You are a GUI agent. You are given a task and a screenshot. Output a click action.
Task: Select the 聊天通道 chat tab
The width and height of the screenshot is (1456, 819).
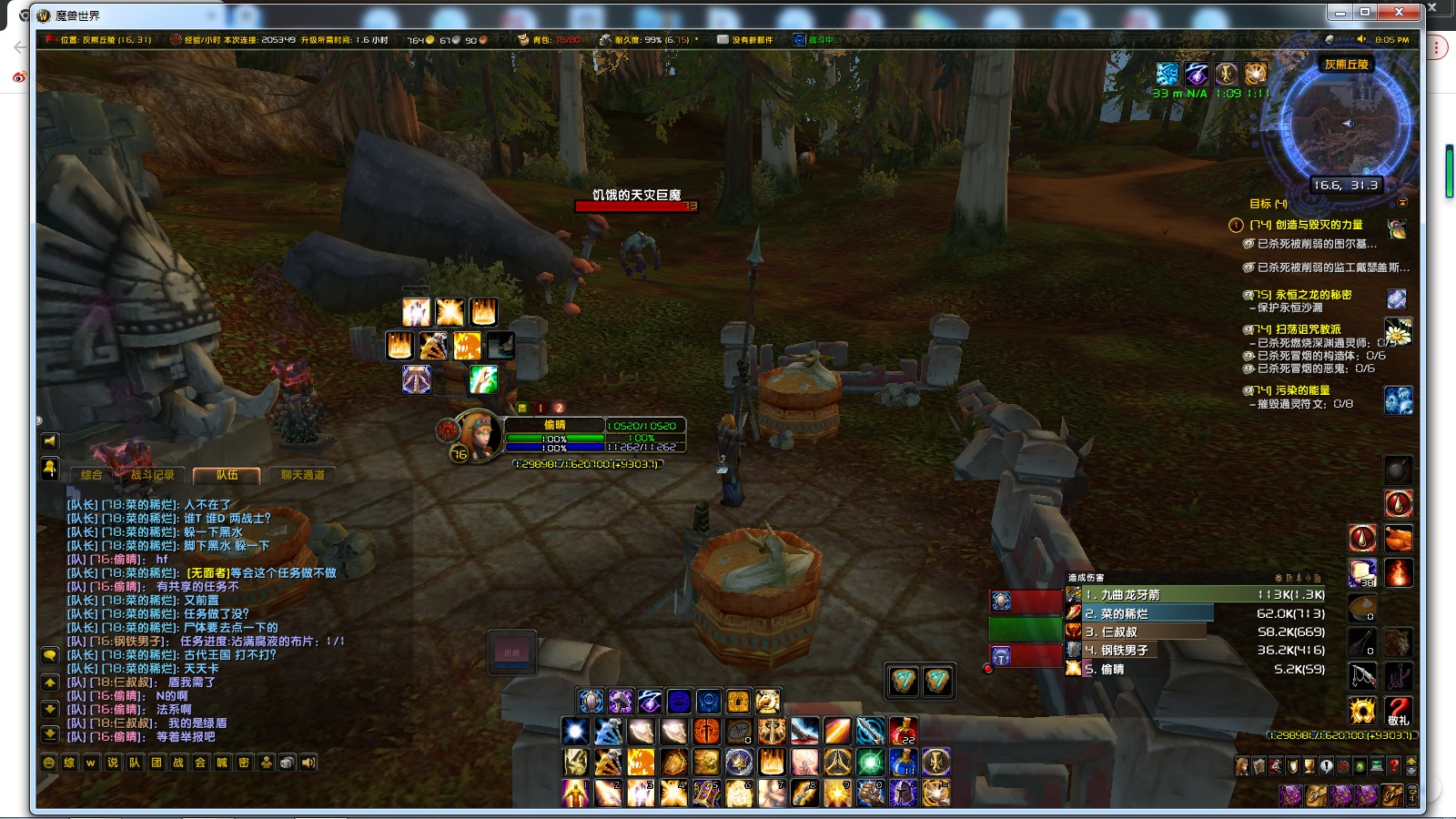click(x=302, y=475)
